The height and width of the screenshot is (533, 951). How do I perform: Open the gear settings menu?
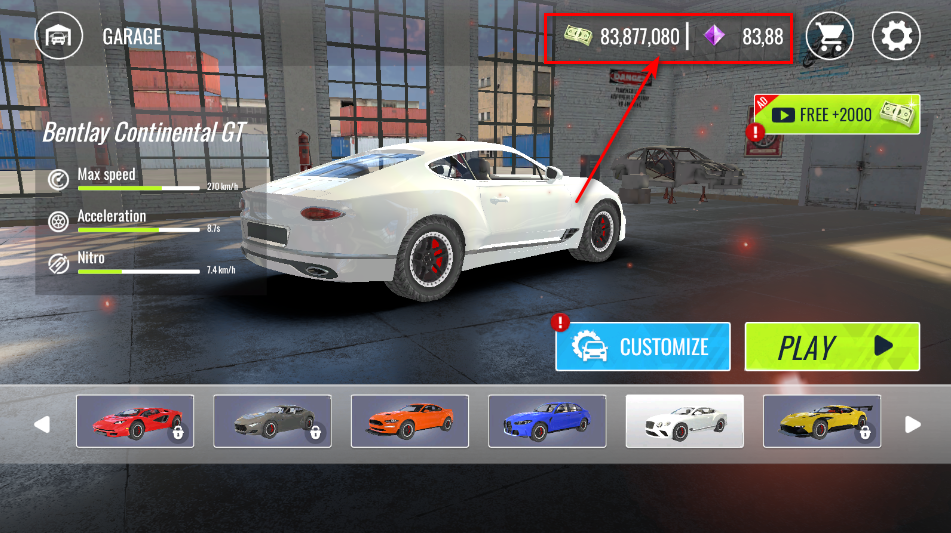[896, 37]
